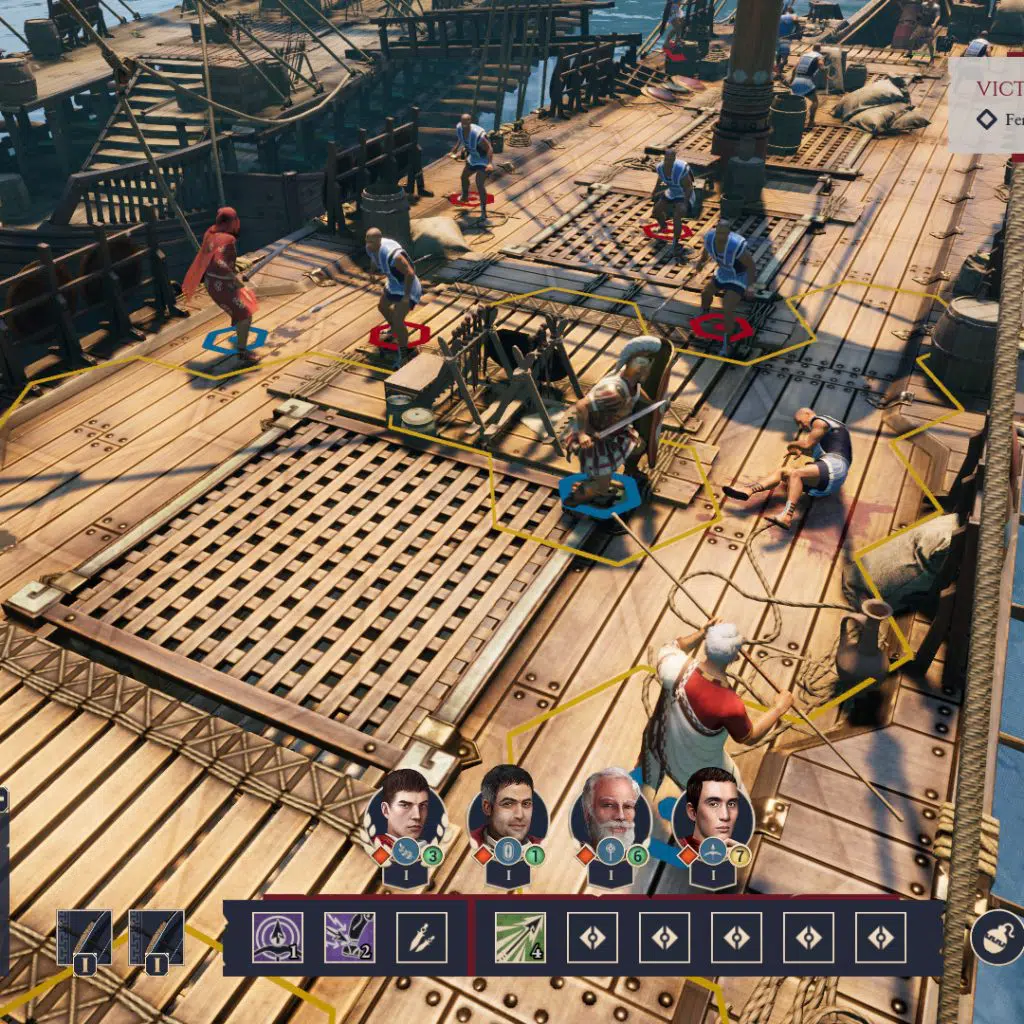
Task: Activate the green arrow volley ability
Action: (520, 937)
